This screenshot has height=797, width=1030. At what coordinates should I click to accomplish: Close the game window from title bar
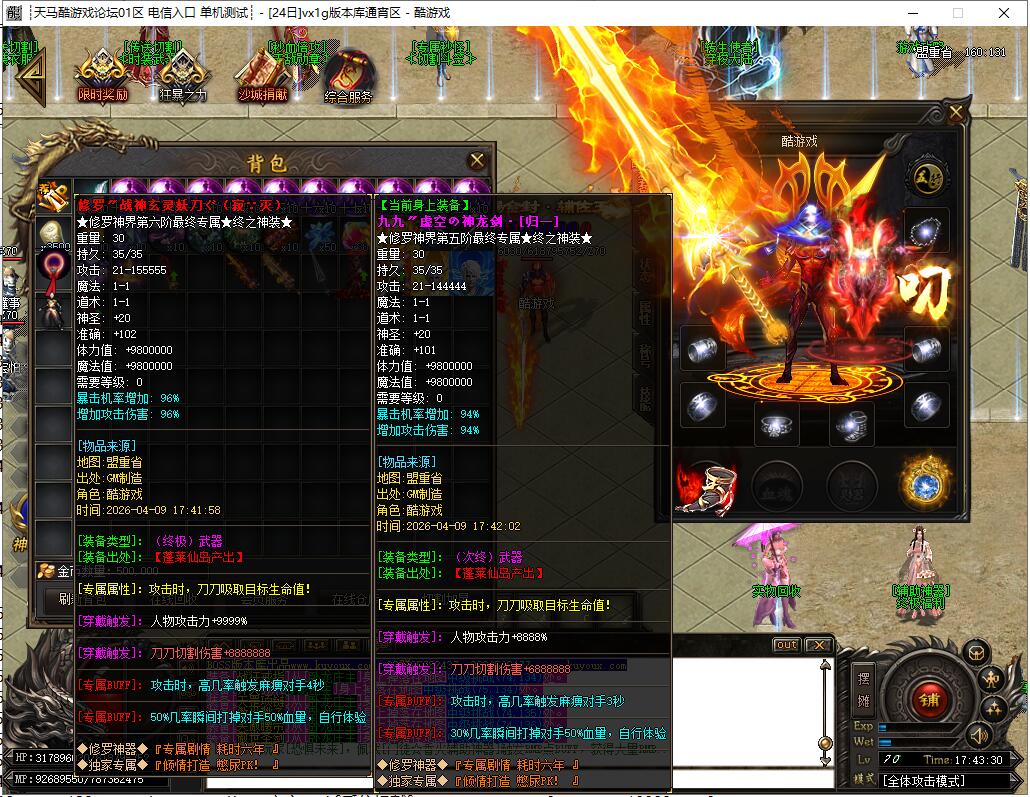tap(1003, 13)
